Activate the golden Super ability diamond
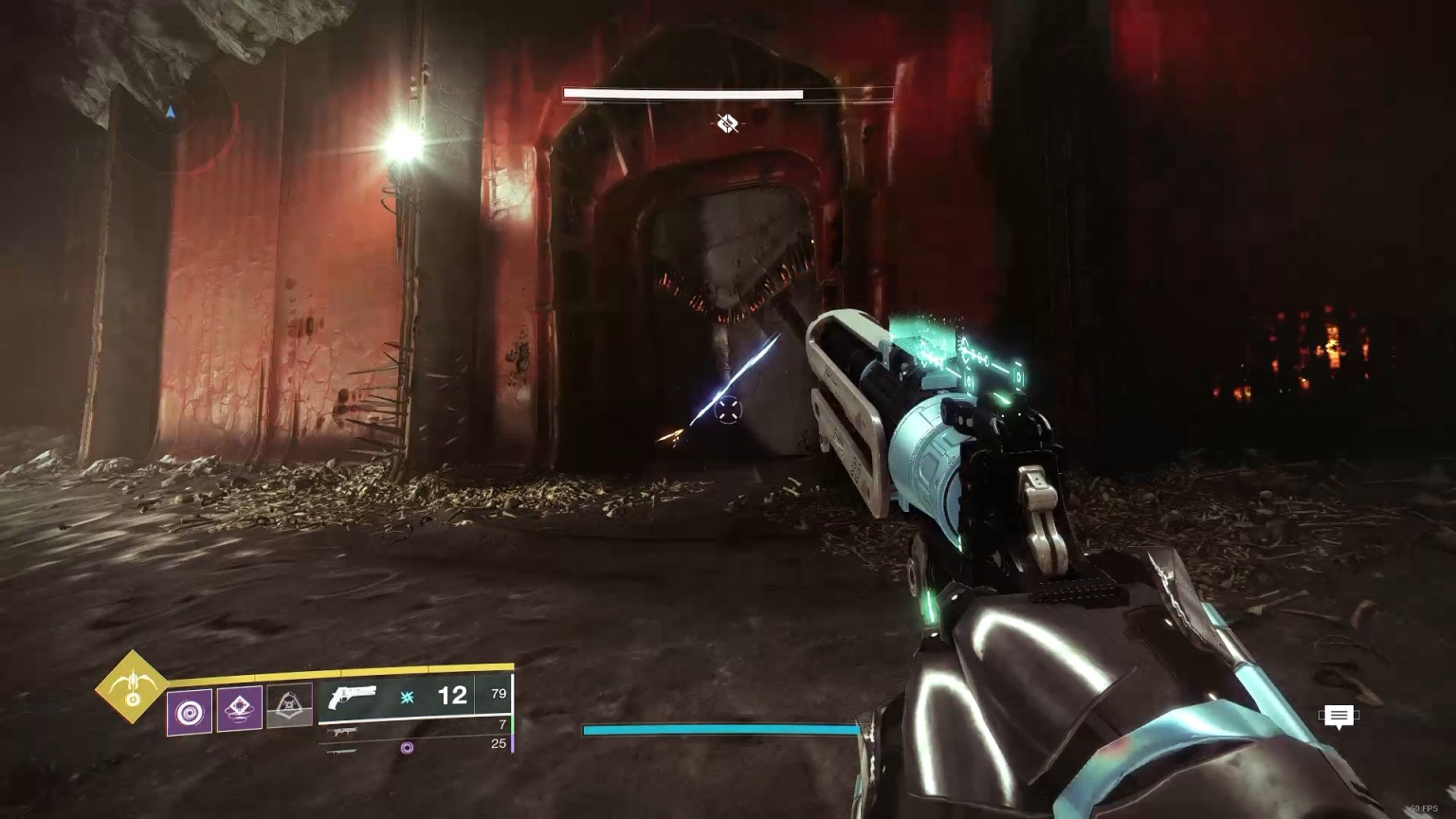 (132, 686)
